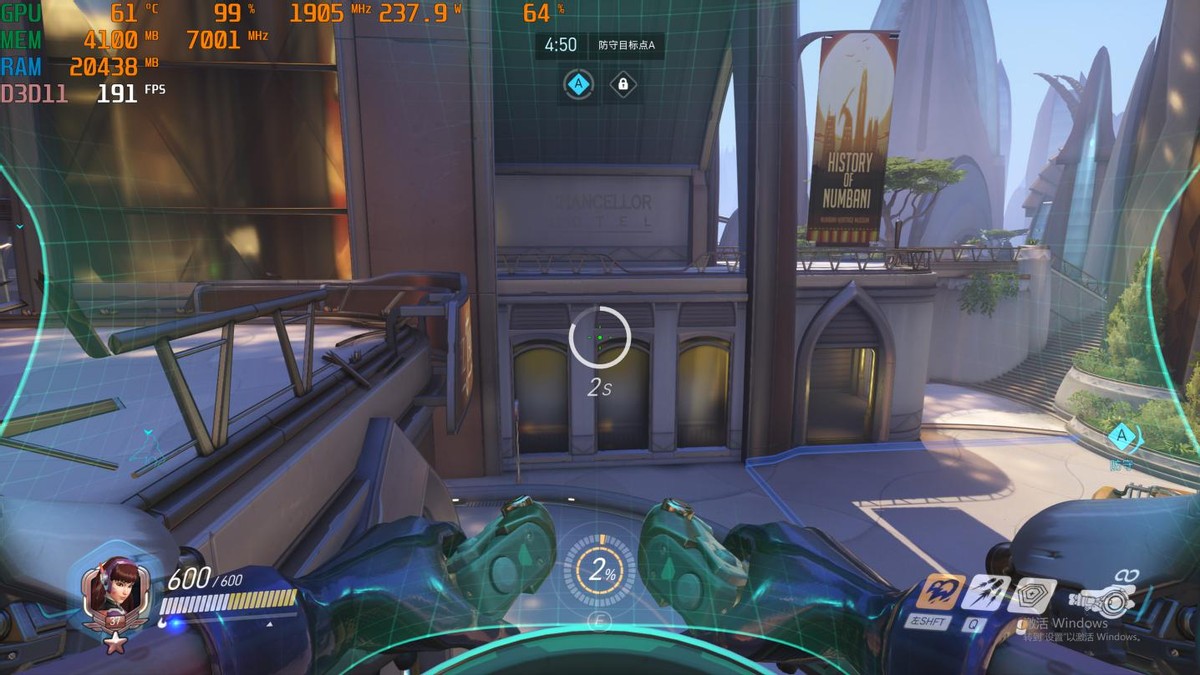Use the Defense Matrix hexagon ability
The image size is (1200, 675).
click(1030, 594)
